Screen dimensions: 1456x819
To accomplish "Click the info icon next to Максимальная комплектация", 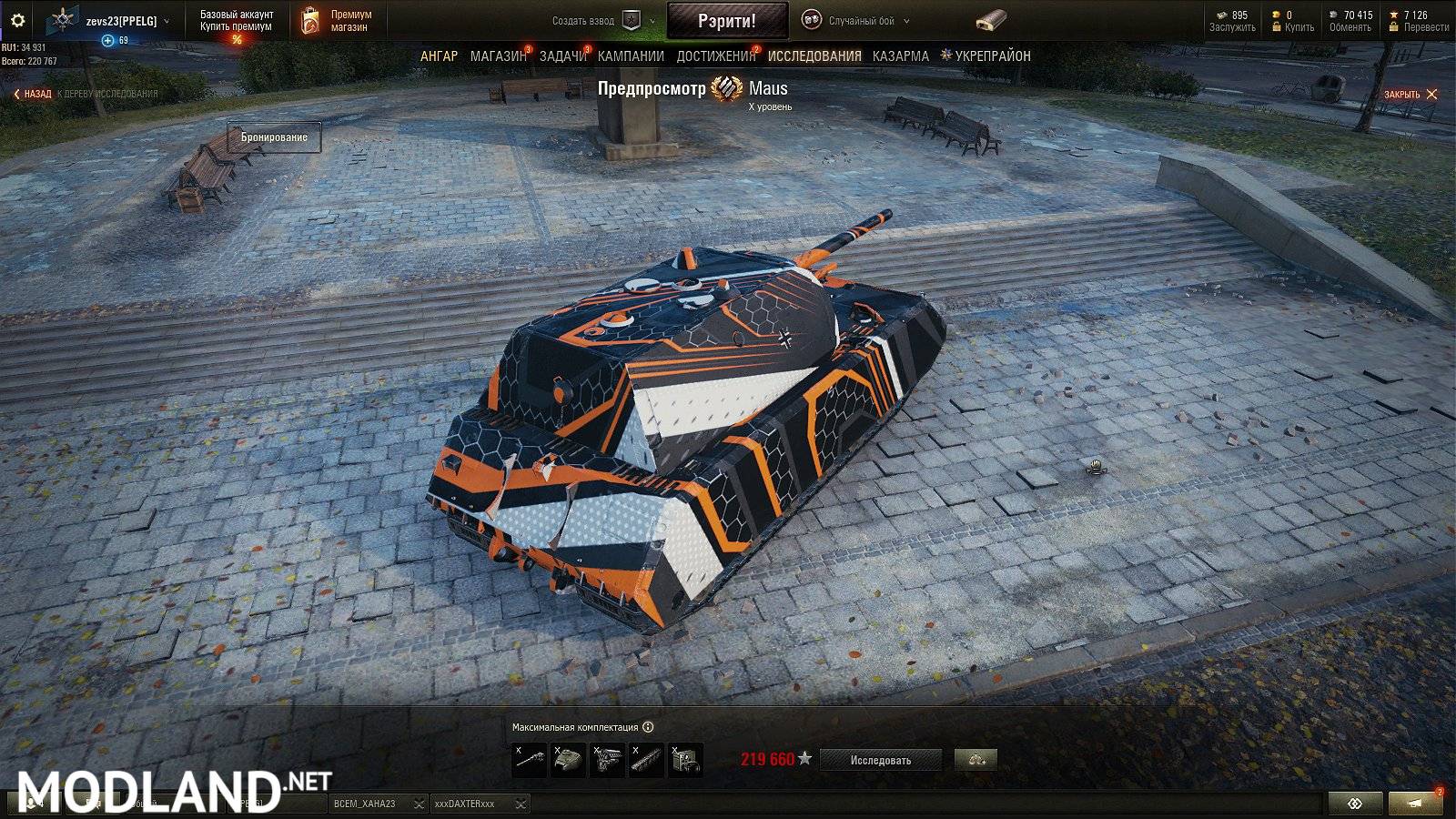I will [x=648, y=726].
